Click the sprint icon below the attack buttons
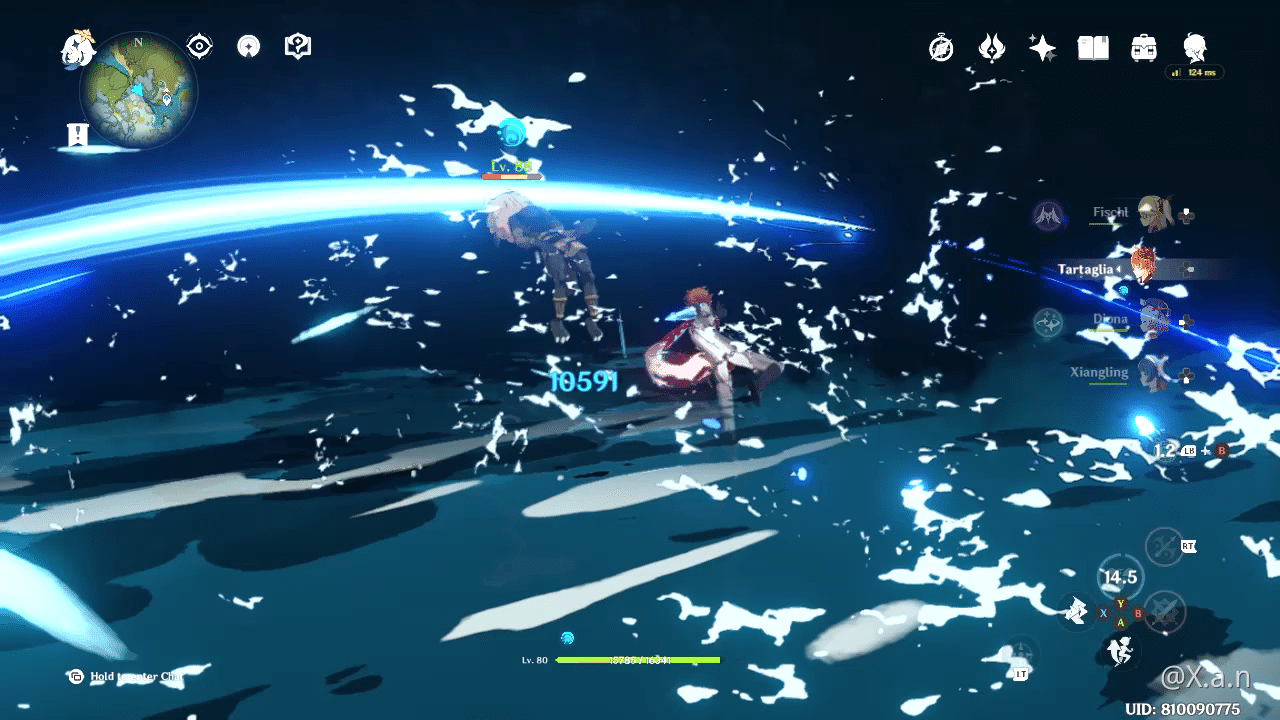The height and width of the screenshot is (720, 1280). coord(1118,652)
